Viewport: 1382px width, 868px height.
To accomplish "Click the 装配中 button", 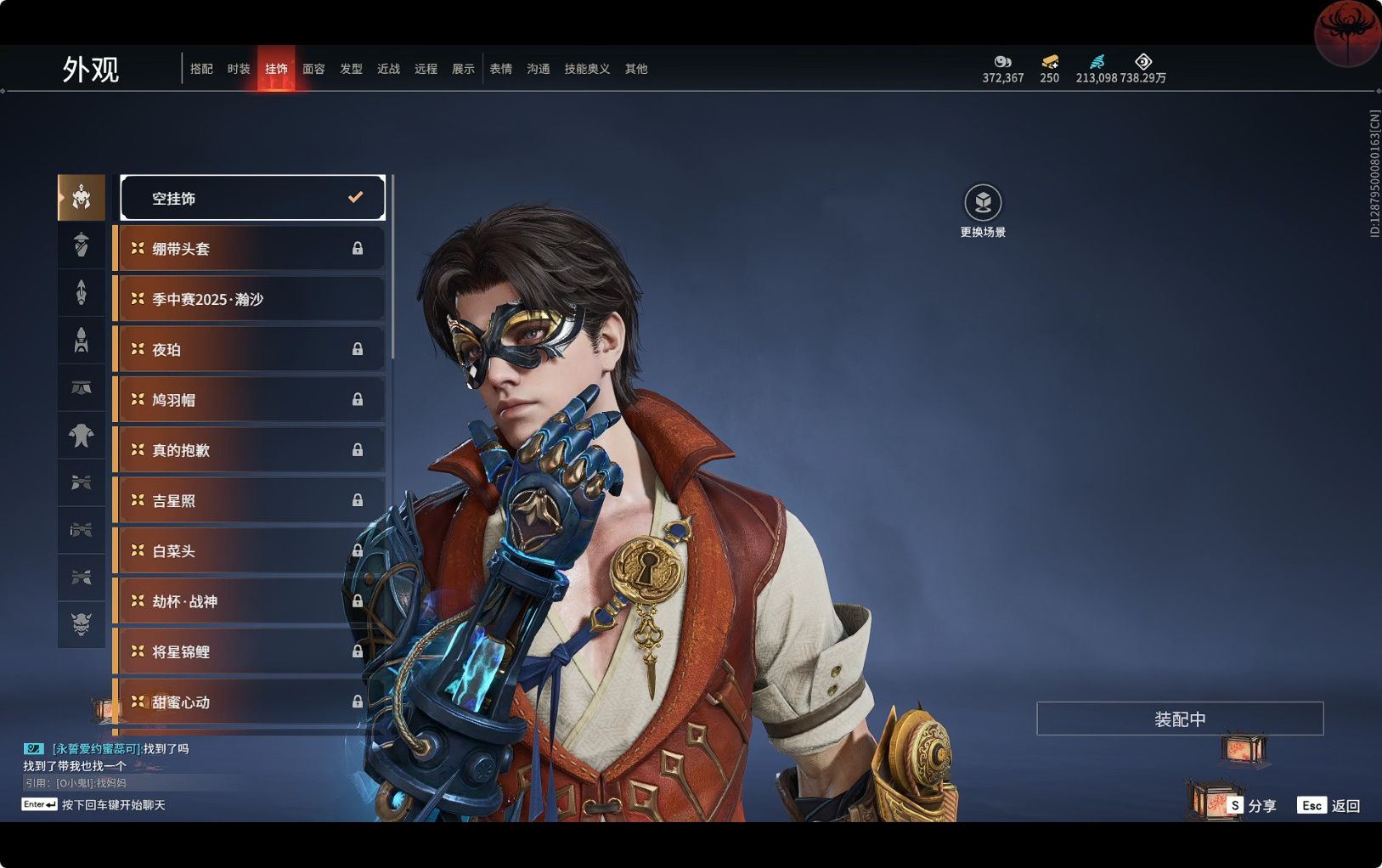I will 1179,719.
